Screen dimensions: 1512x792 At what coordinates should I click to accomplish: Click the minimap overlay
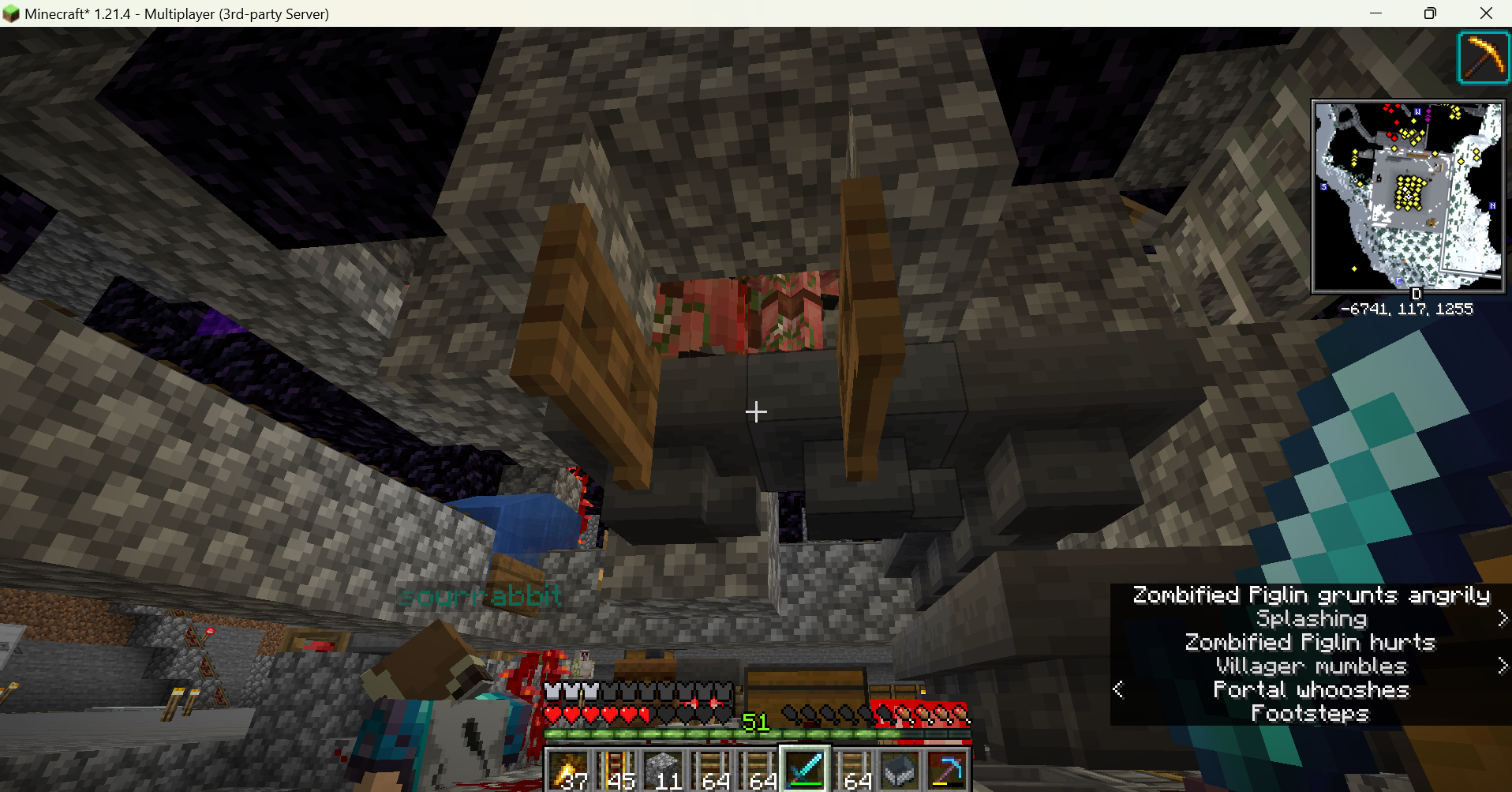tap(1408, 197)
